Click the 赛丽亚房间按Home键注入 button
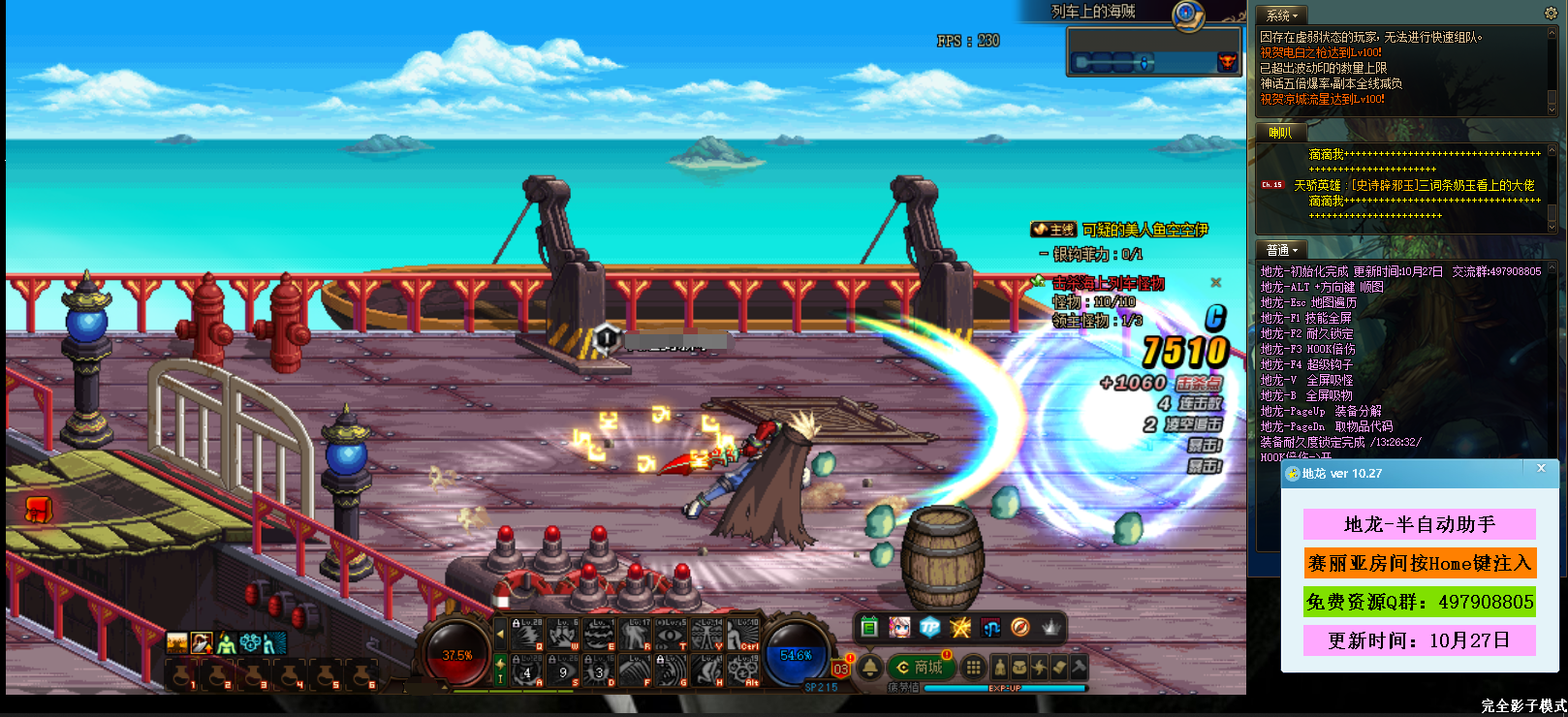1568x717 pixels. (x=1420, y=563)
